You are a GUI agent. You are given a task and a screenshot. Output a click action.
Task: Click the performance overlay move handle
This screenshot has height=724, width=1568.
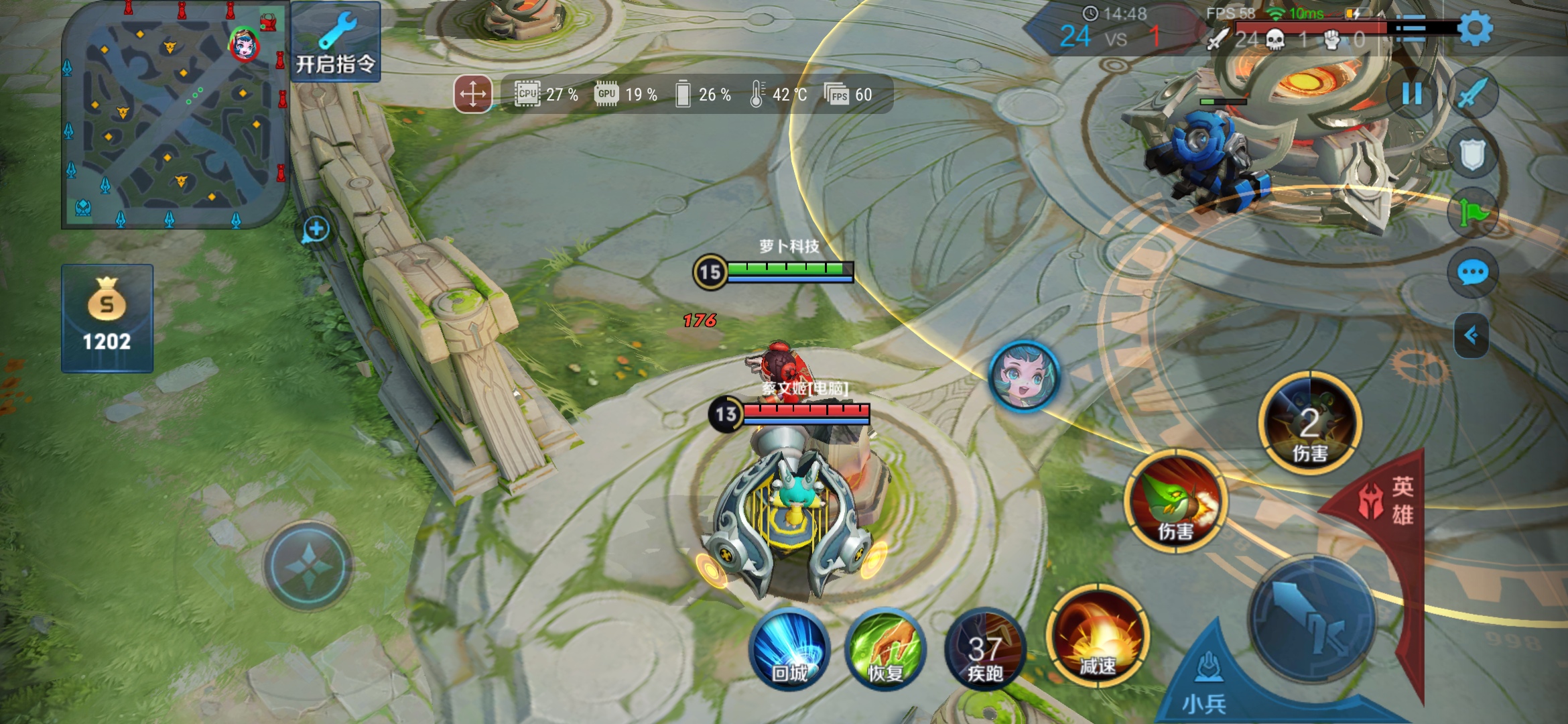(x=473, y=94)
